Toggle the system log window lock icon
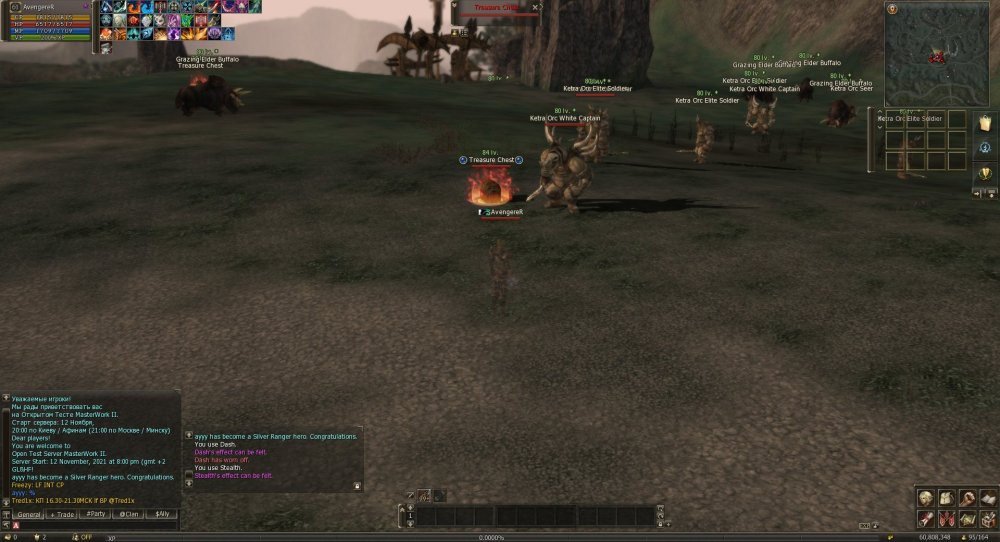 coord(357,486)
